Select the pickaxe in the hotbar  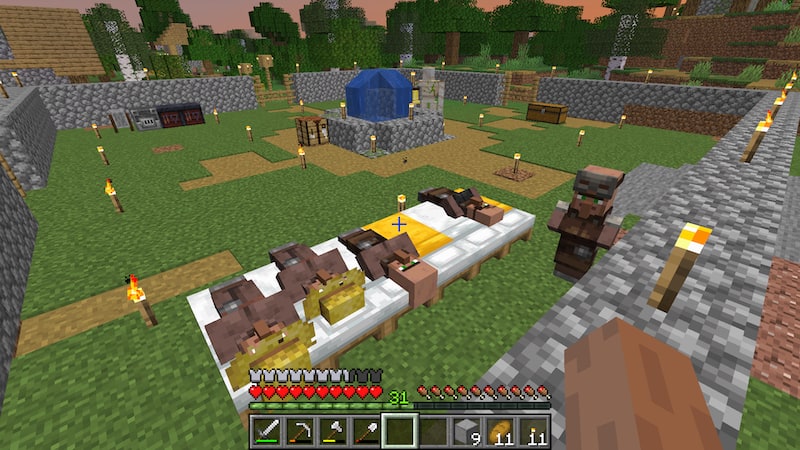[x=300, y=431]
